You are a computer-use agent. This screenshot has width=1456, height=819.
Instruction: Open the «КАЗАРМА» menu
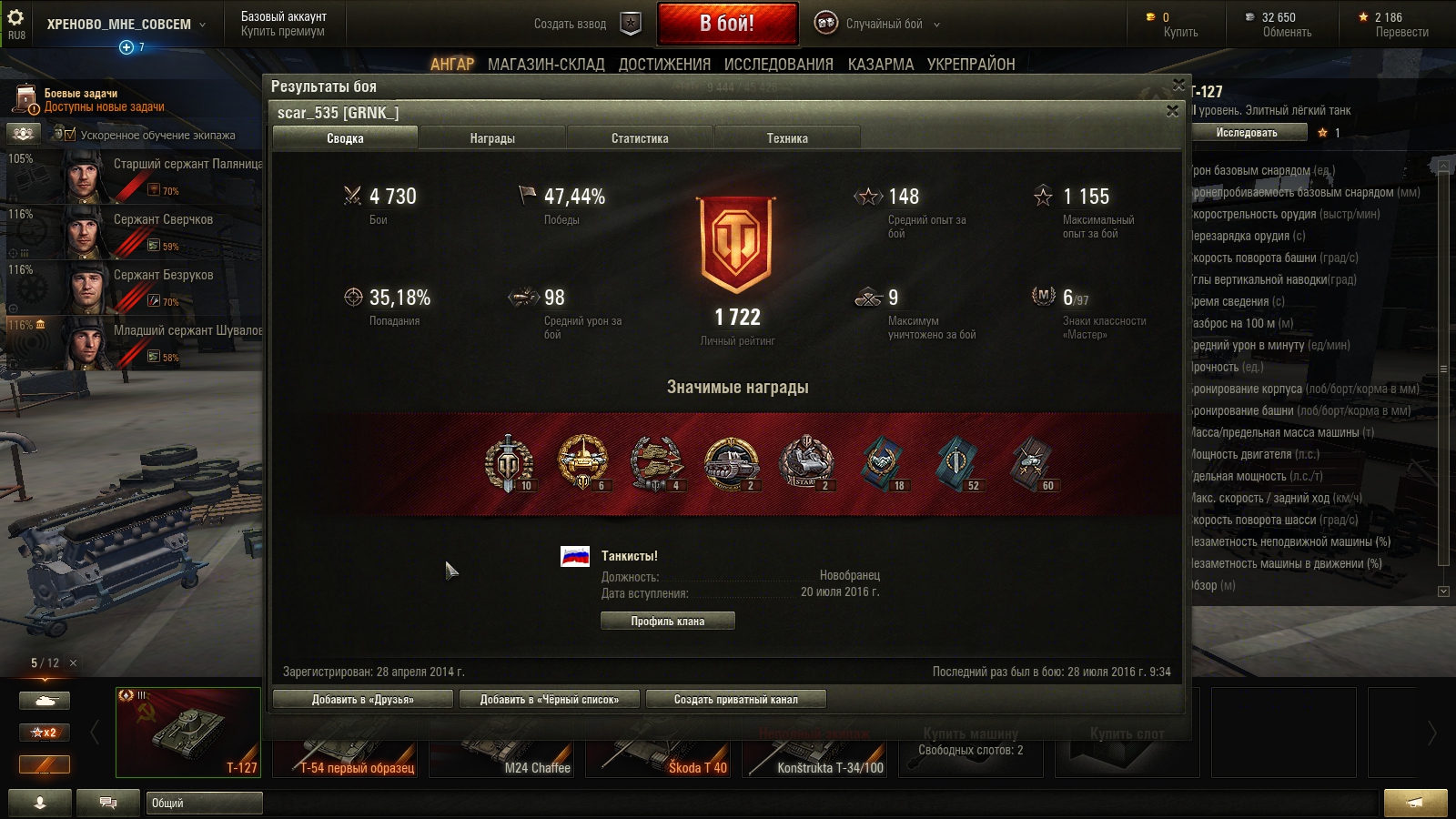tap(880, 65)
